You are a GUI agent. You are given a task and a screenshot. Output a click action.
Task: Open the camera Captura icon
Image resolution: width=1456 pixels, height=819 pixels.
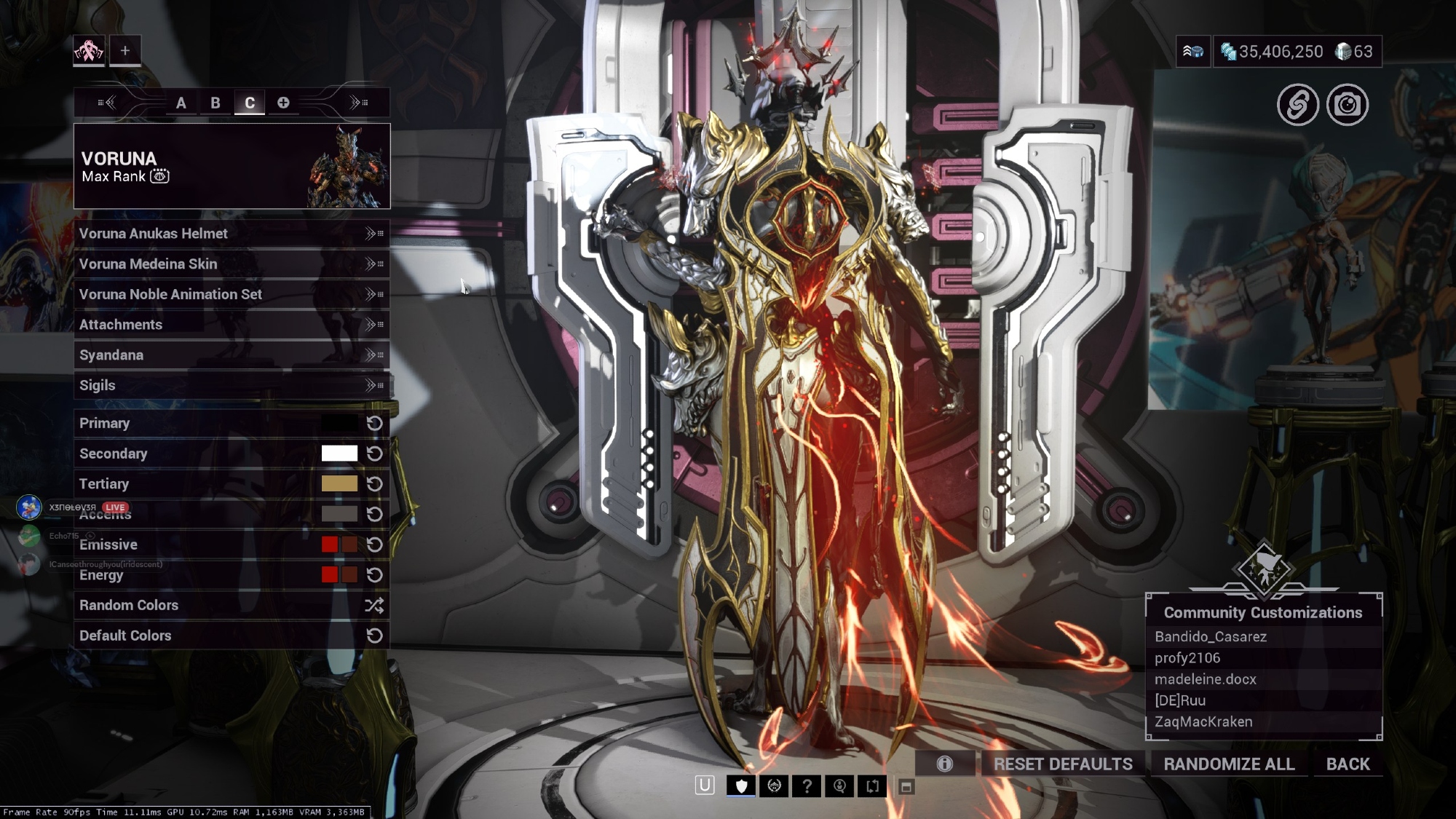point(1348,106)
